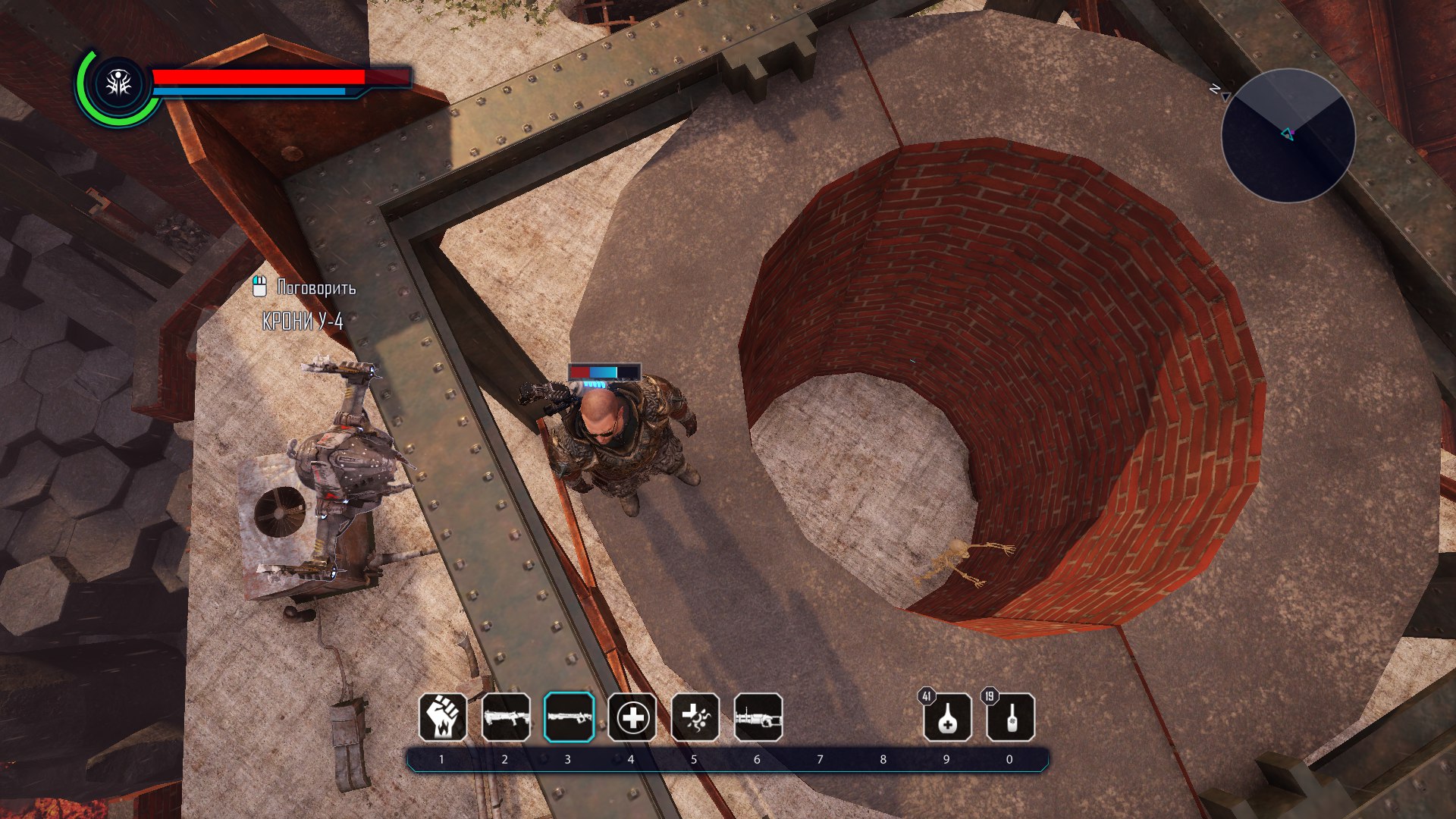This screenshot has height=819, width=1456.
Task: Use the bottle item with 19 charges
Action: [1010, 717]
